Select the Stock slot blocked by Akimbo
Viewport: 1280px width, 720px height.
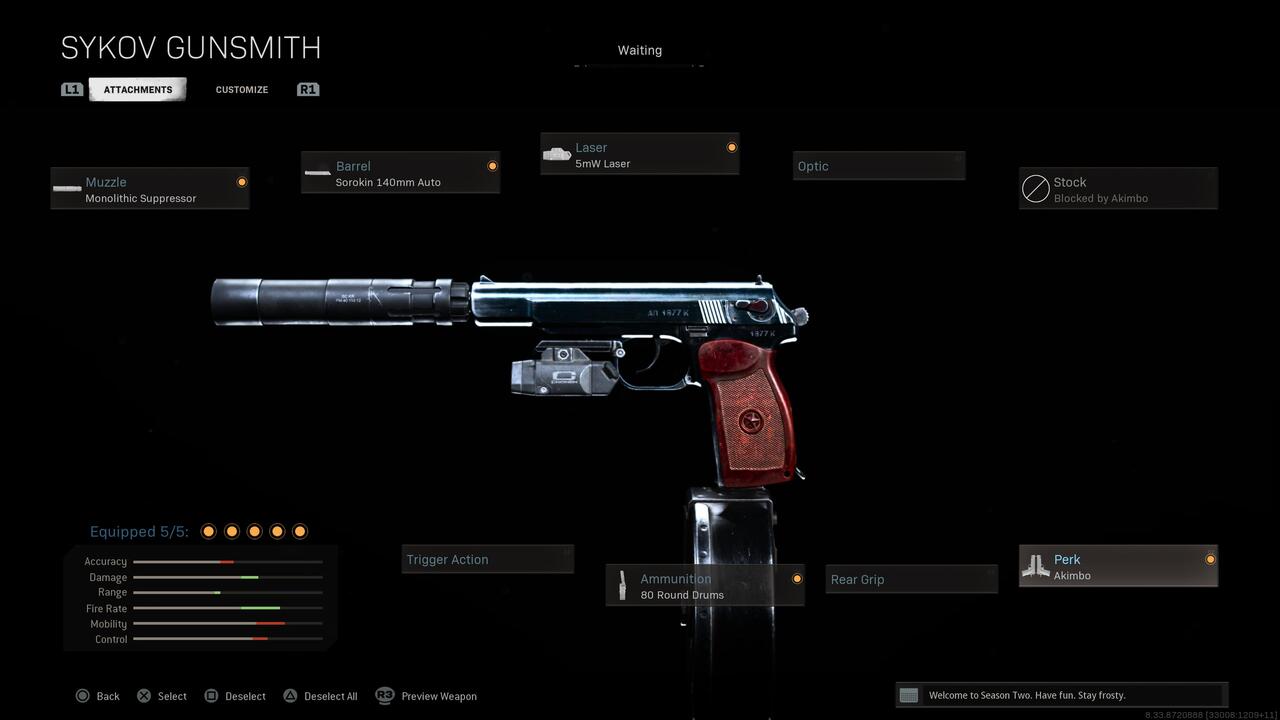1118,189
